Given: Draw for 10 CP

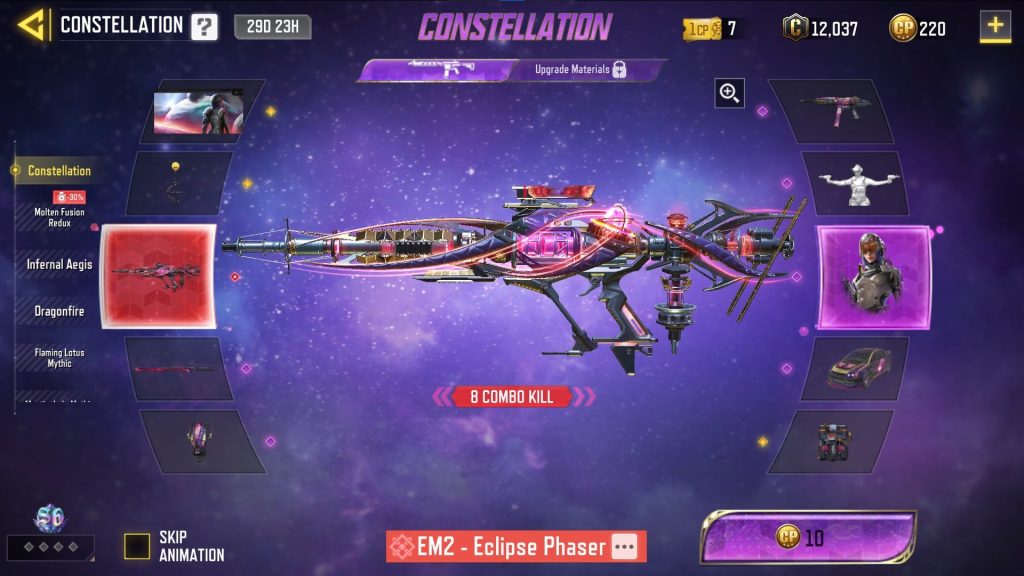Looking at the screenshot, I should point(807,538).
